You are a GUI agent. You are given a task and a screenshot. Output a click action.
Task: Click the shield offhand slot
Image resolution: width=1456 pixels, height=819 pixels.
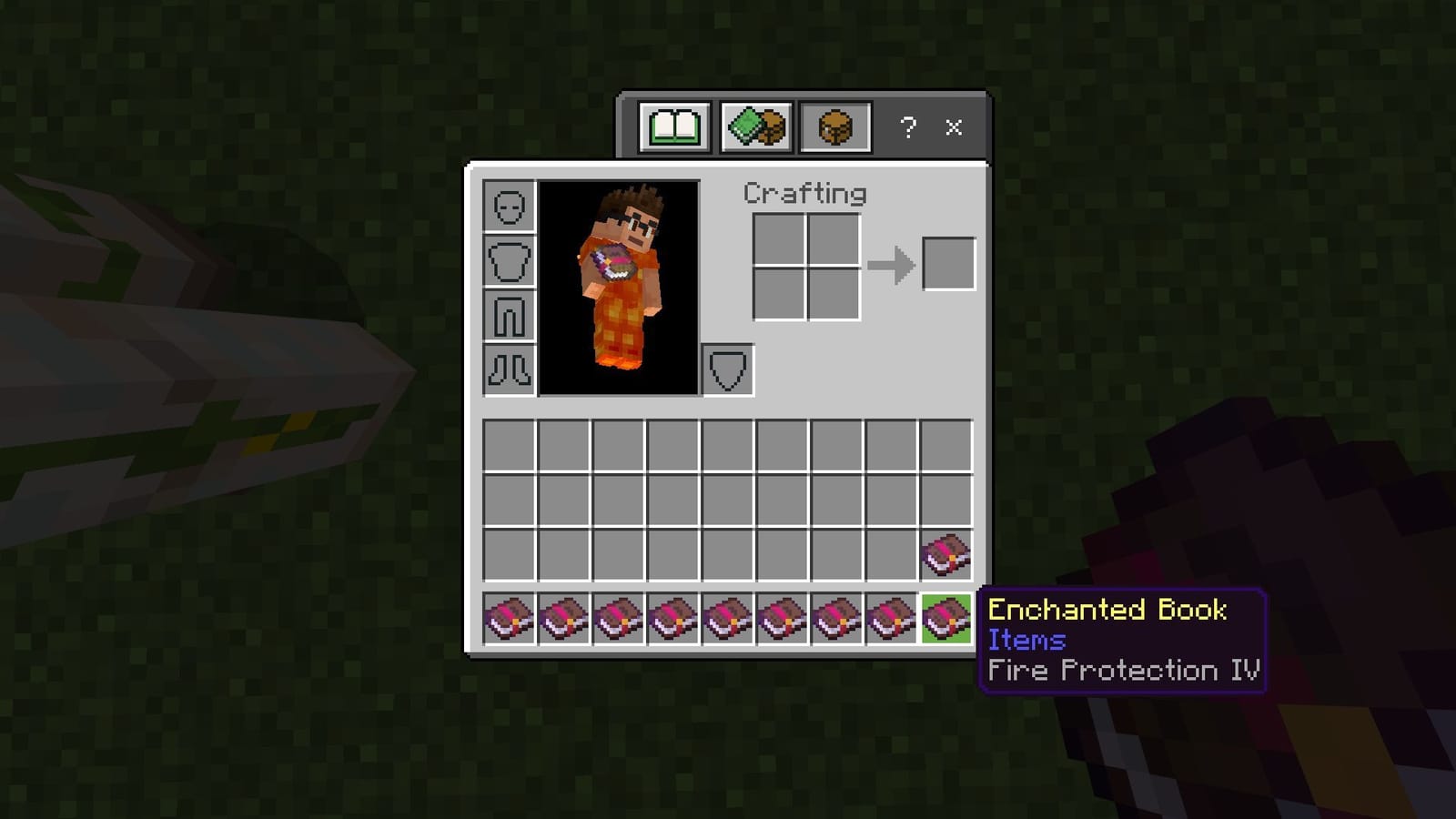coord(727,369)
